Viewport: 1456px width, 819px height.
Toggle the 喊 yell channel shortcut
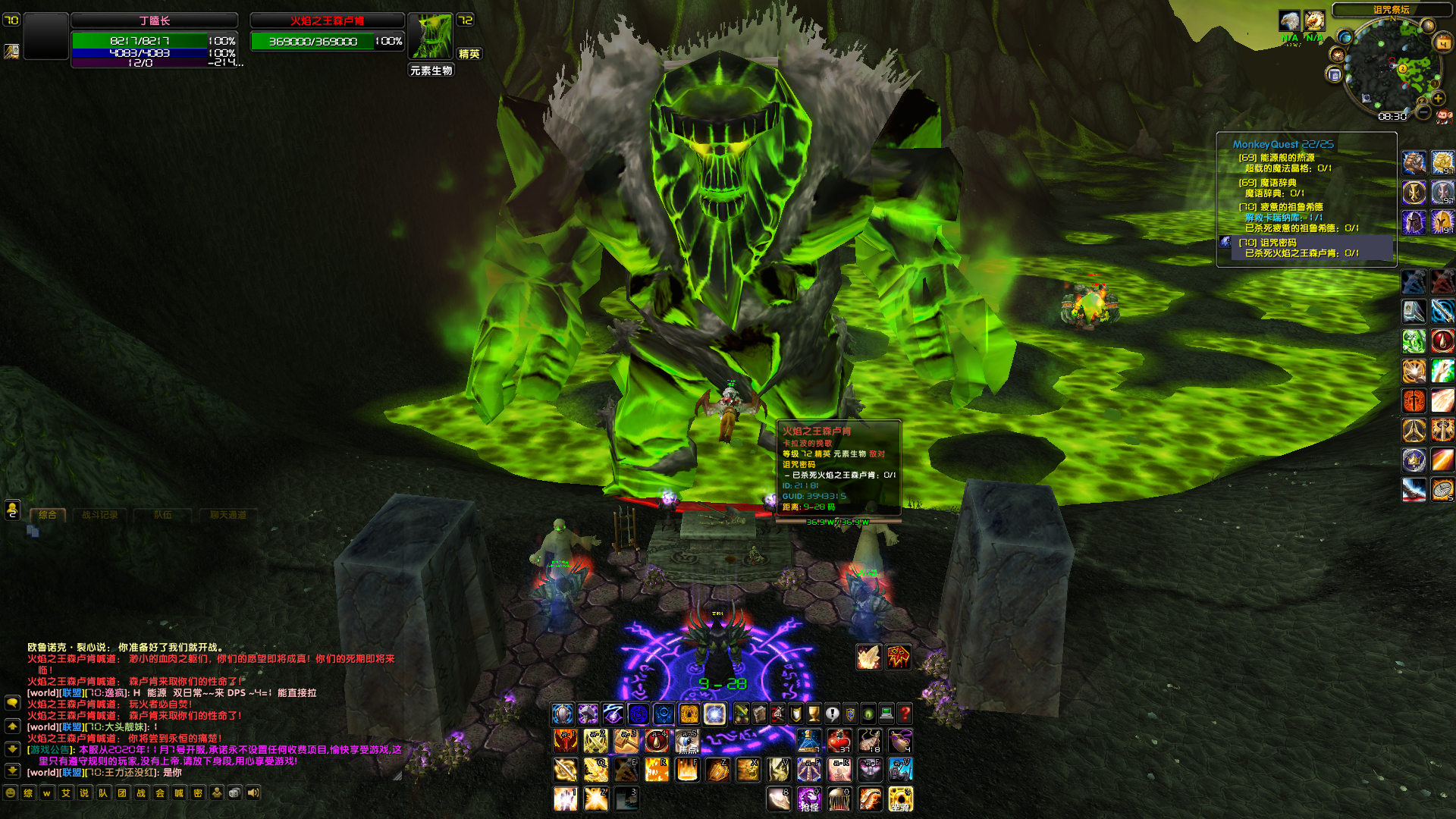(x=179, y=792)
